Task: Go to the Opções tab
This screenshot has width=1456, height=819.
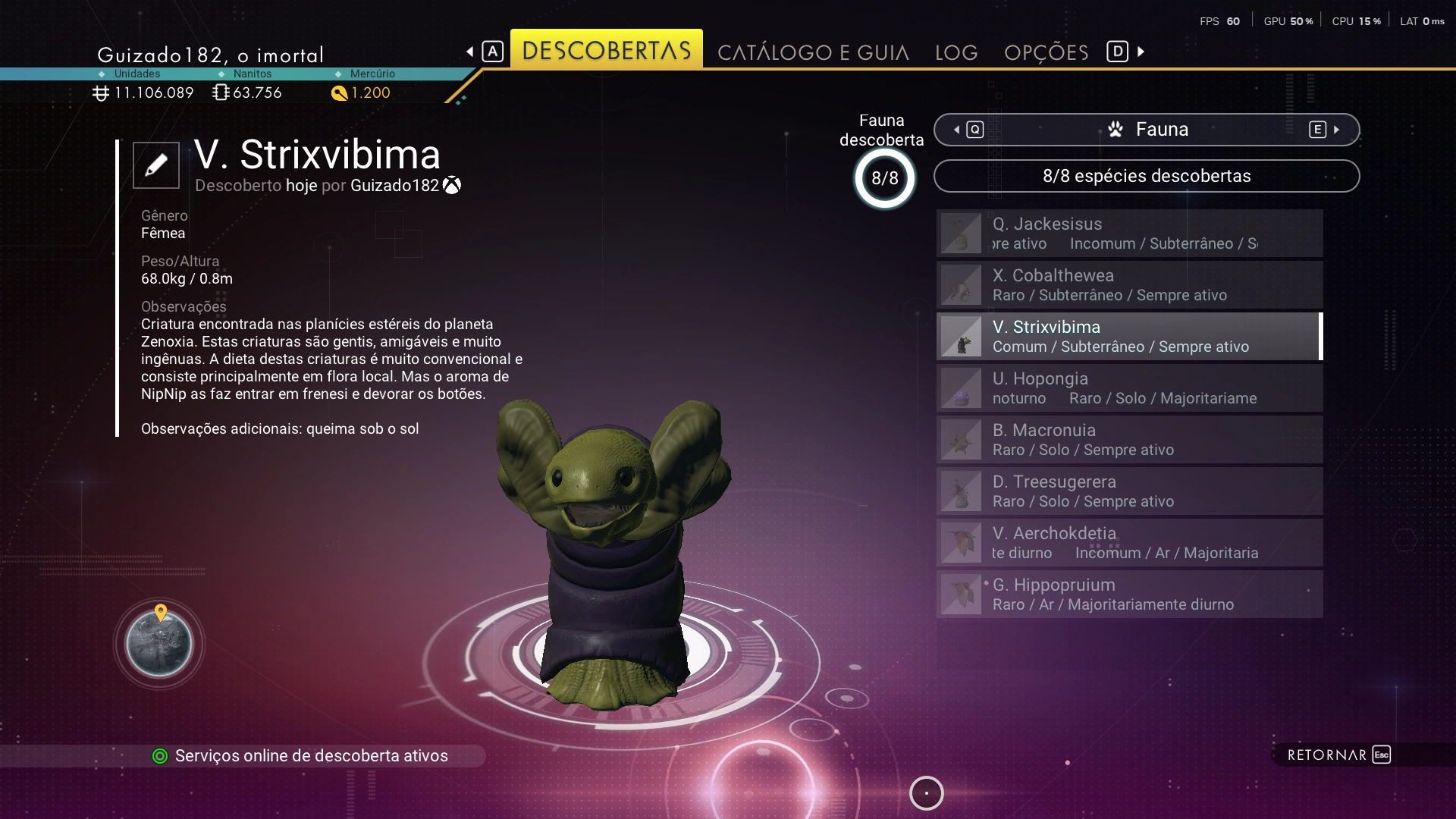Action: (1046, 52)
